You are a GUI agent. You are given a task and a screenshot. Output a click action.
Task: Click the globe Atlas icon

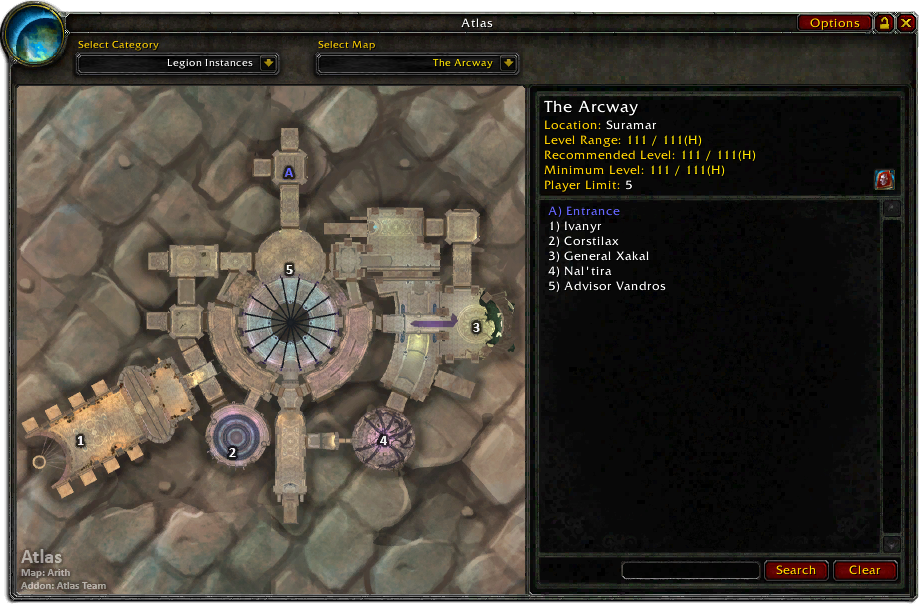coord(34,36)
